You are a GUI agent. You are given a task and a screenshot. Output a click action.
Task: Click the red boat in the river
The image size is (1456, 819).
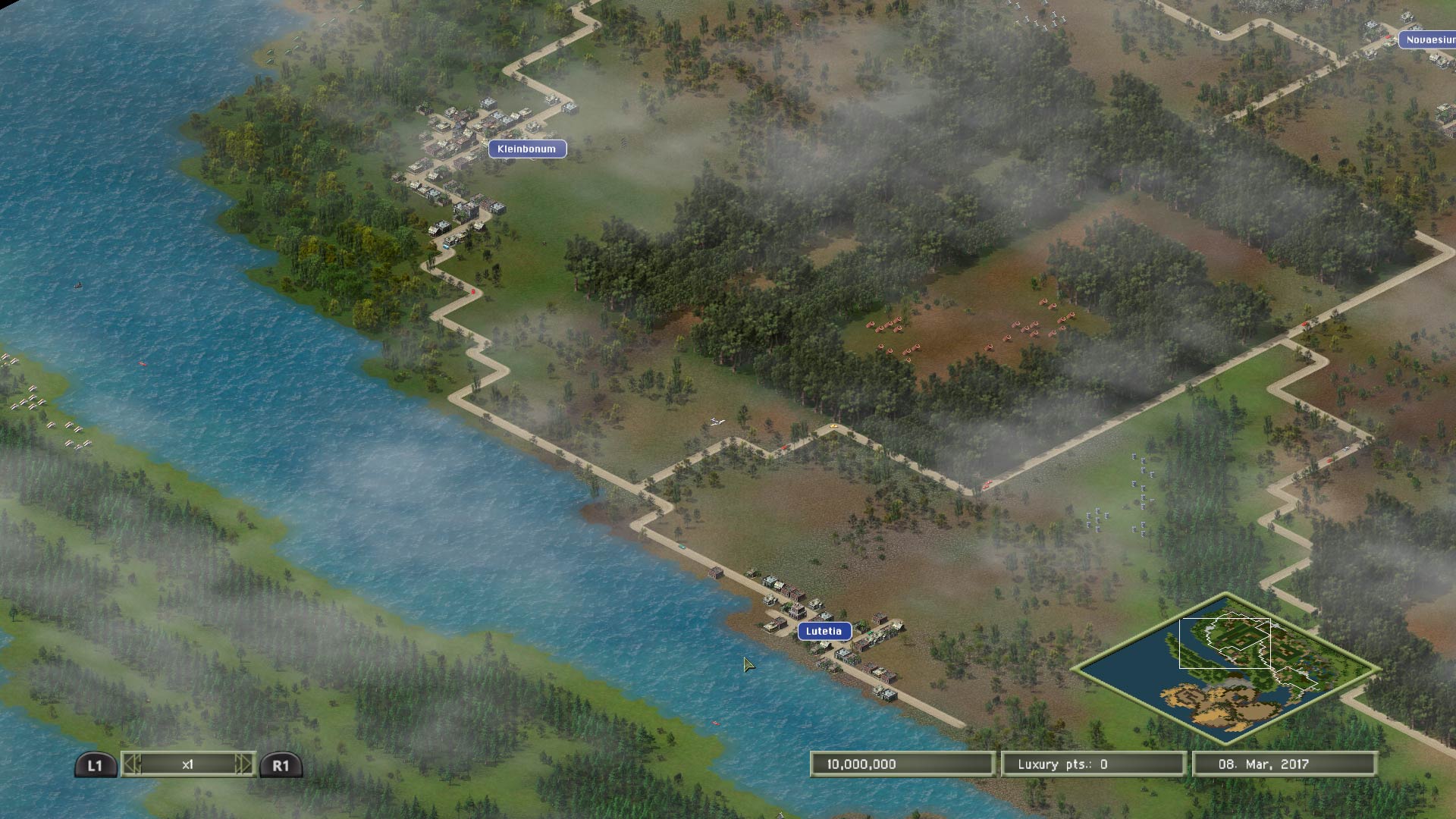[x=143, y=363]
